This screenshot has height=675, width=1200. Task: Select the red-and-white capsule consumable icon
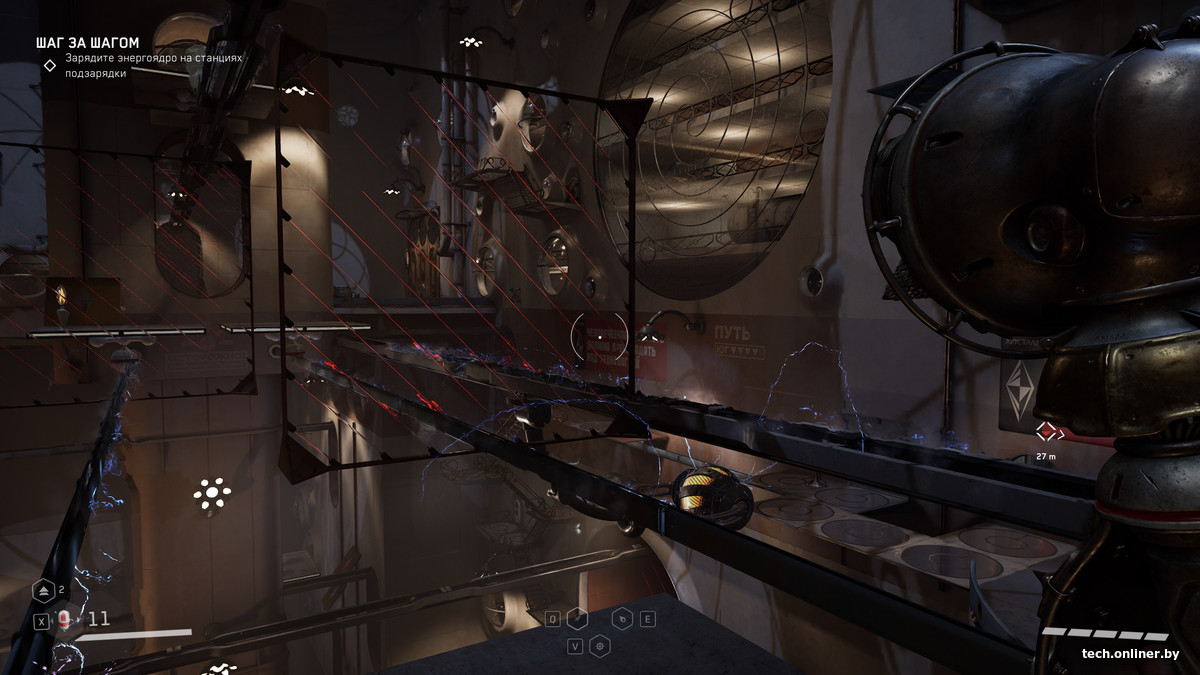pyautogui.click(x=65, y=620)
